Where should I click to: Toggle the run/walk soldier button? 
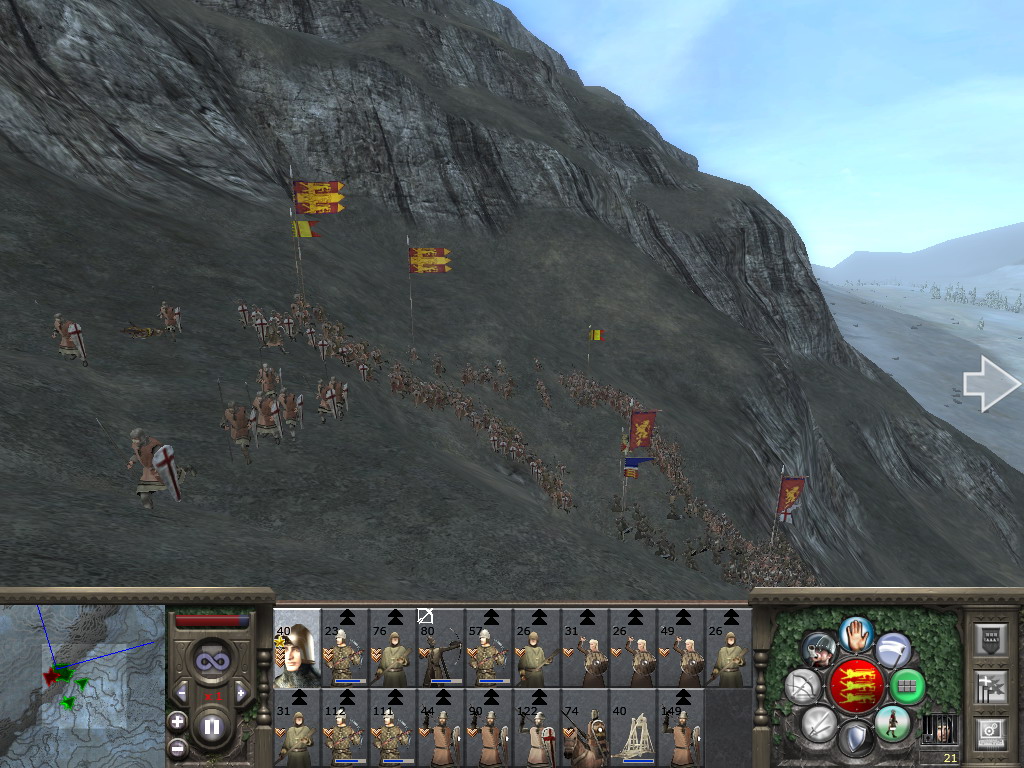(891, 723)
